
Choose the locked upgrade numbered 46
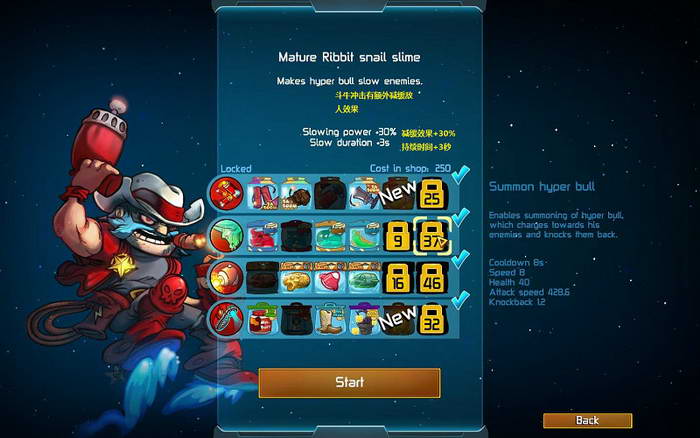point(433,278)
